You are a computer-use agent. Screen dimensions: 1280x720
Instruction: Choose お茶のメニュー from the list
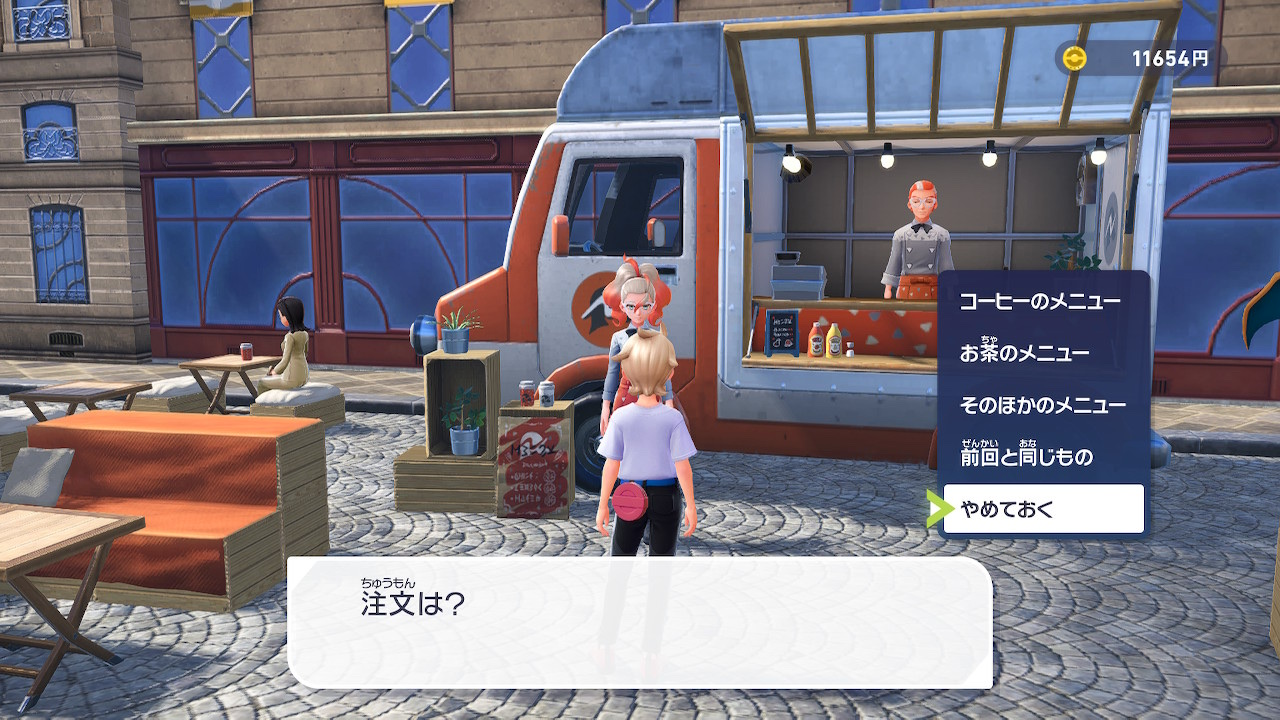pyautogui.click(x=1024, y=353)
